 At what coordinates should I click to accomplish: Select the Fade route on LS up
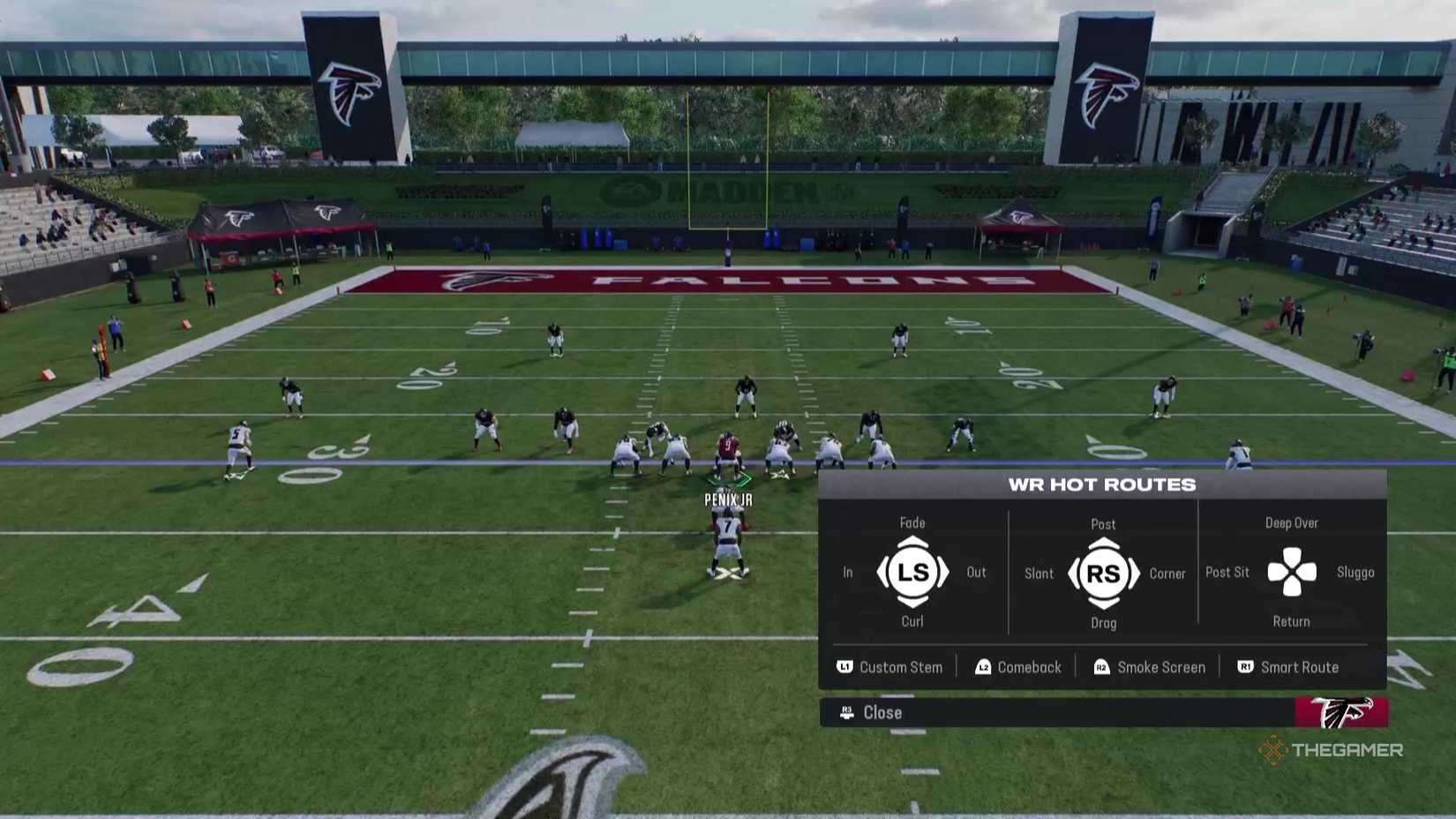912,522
